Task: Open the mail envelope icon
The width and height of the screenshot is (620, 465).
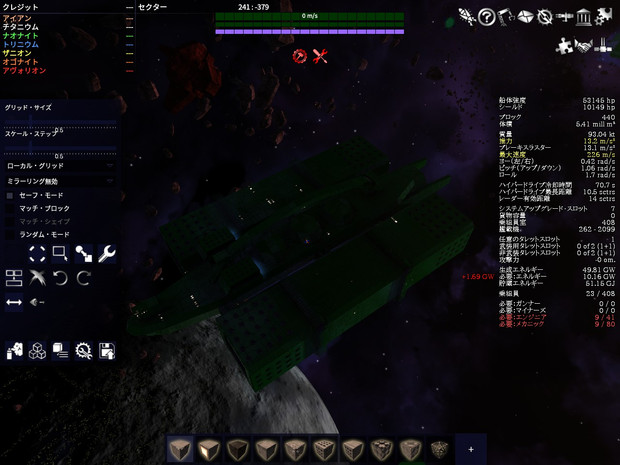Action: [525, 17]
